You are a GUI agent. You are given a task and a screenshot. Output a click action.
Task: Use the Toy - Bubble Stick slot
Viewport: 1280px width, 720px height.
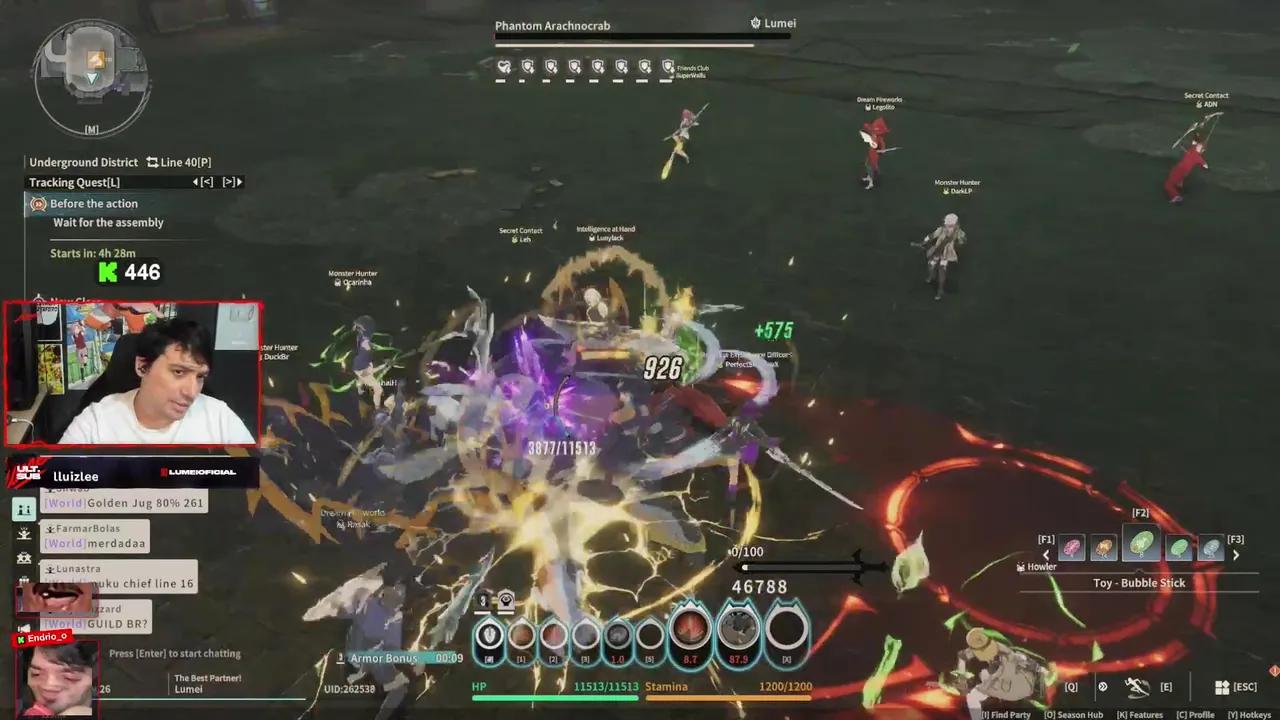coord(1141,544)
